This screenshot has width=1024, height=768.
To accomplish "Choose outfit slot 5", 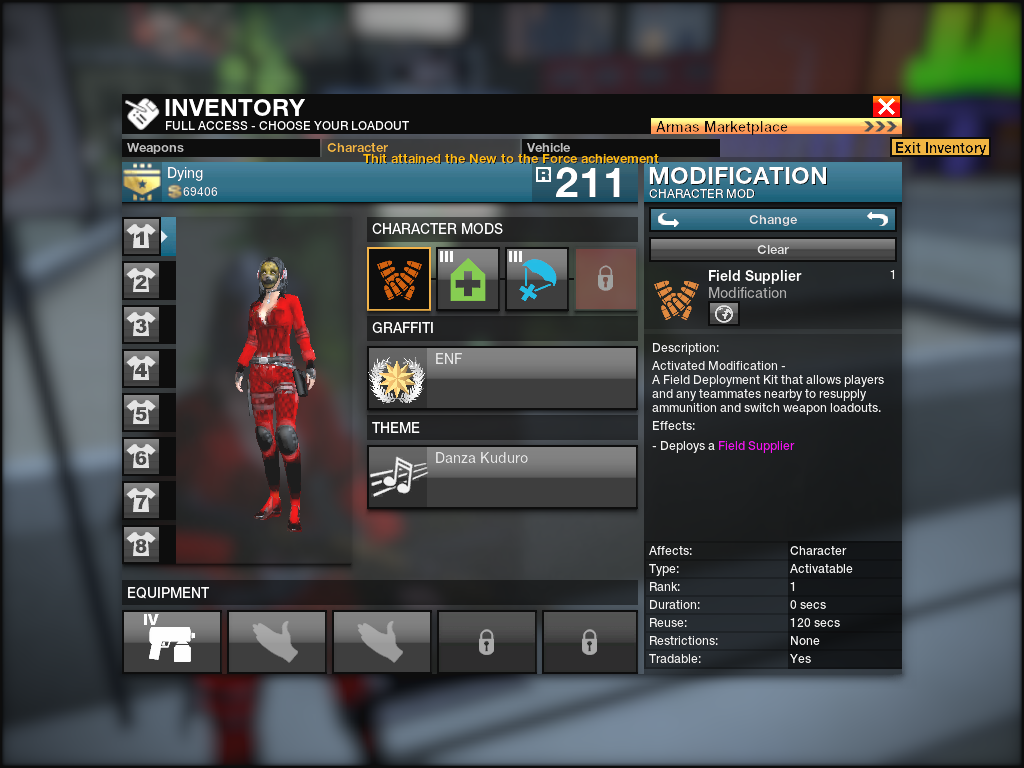I will click(141, 413).
